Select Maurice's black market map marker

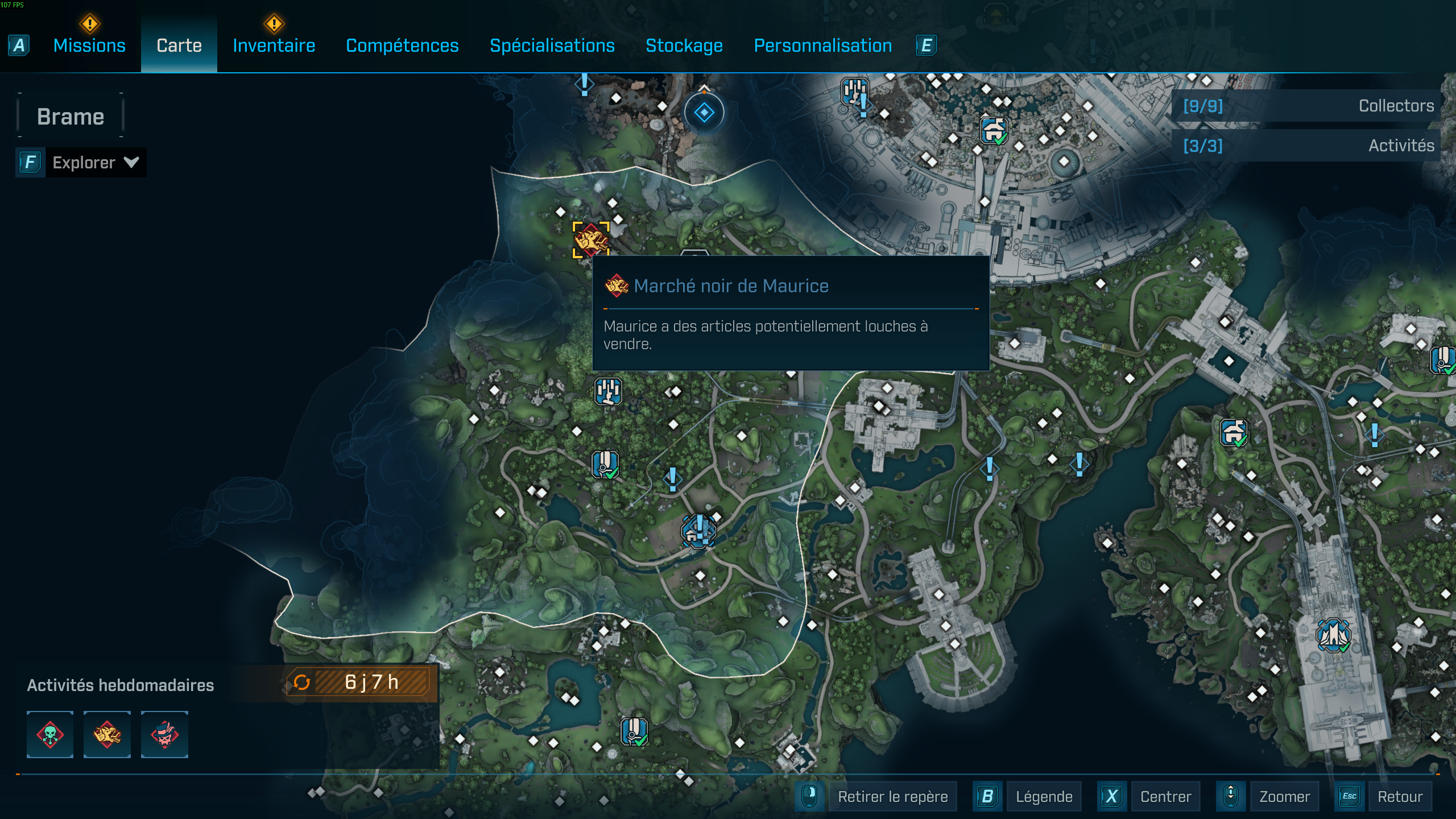pos(591,239)
